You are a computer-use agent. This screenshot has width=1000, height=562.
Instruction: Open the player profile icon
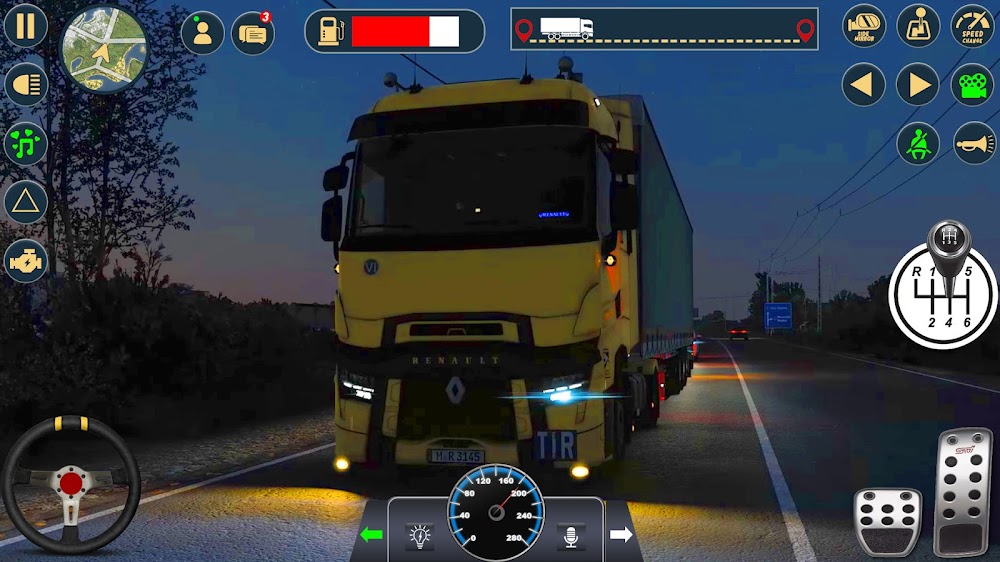tap(202, 33)
